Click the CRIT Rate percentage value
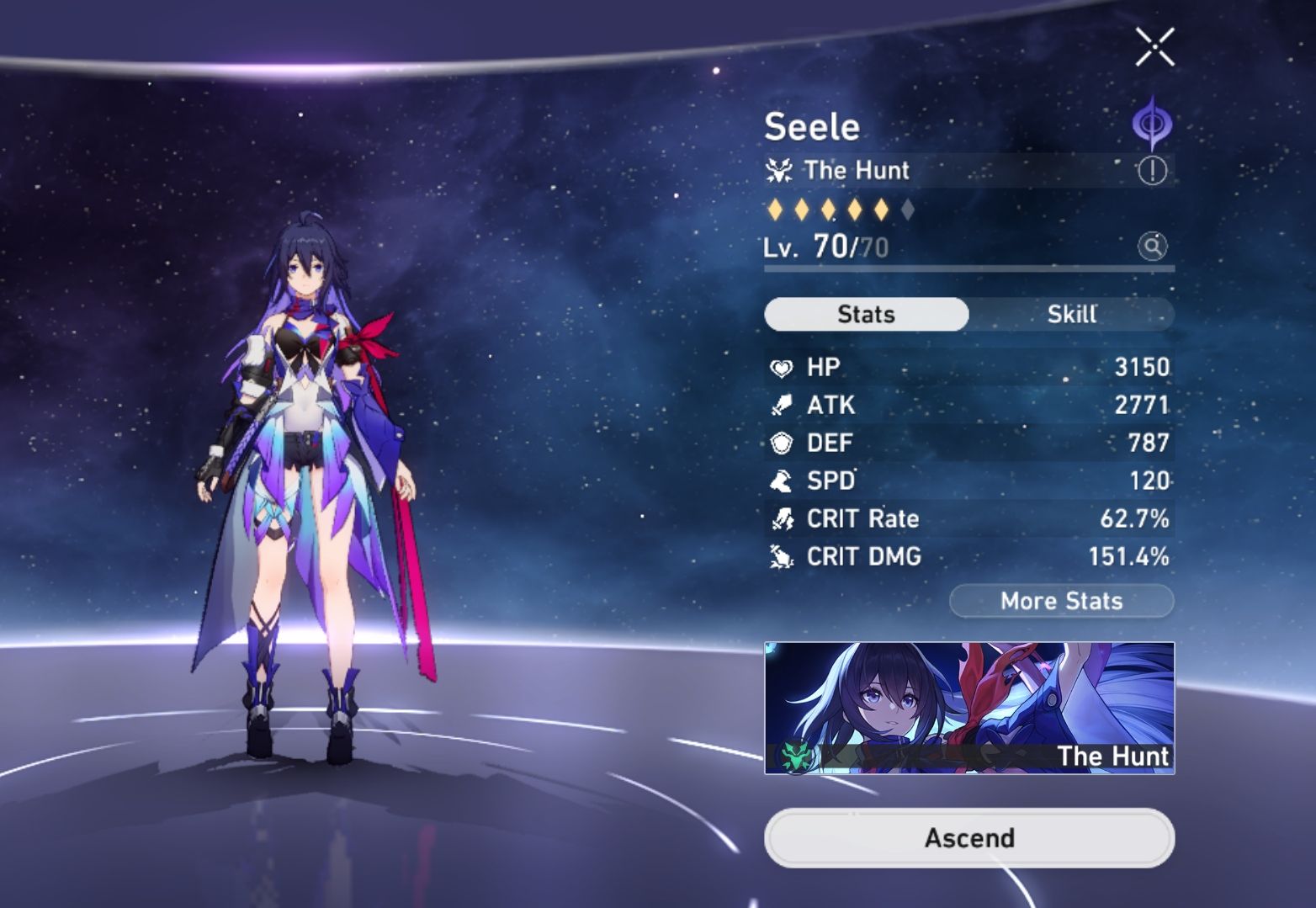Viewport: 1316px width, 908px height. click(x=1136, y=518)
